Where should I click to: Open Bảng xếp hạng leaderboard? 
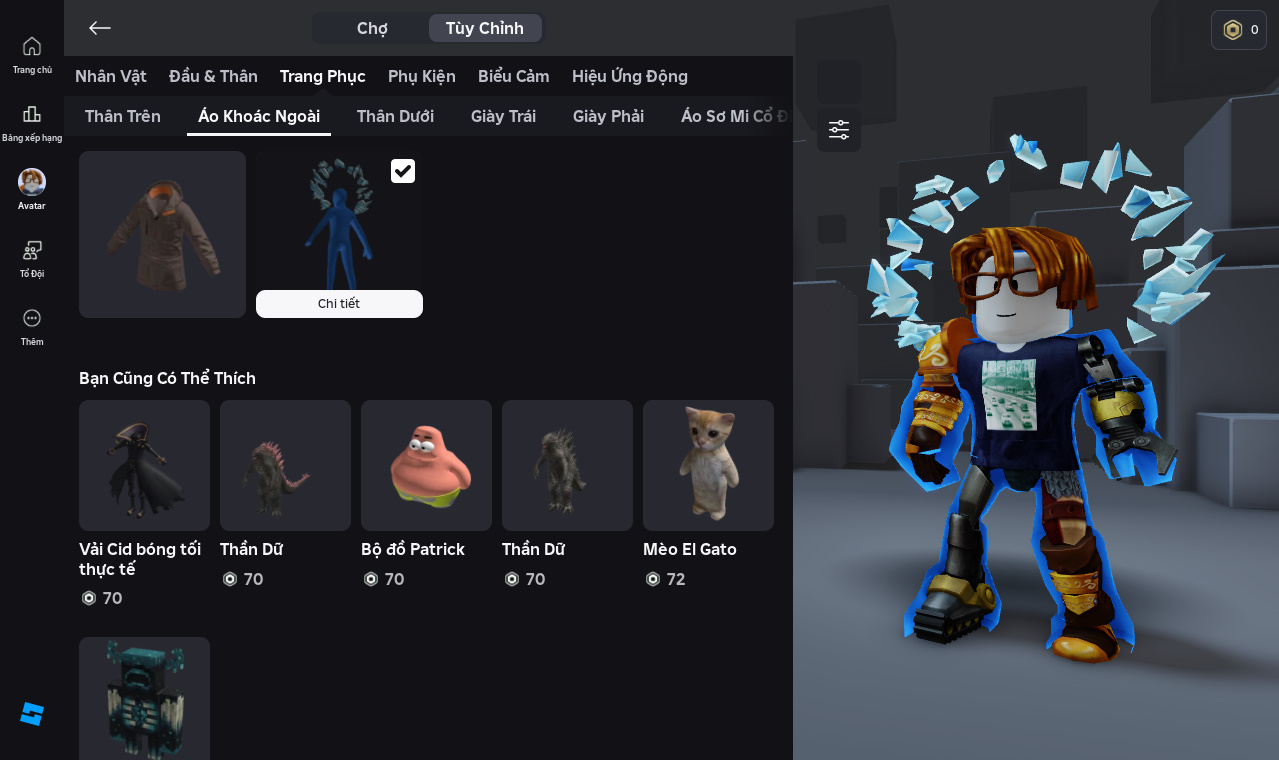[32, 122]
